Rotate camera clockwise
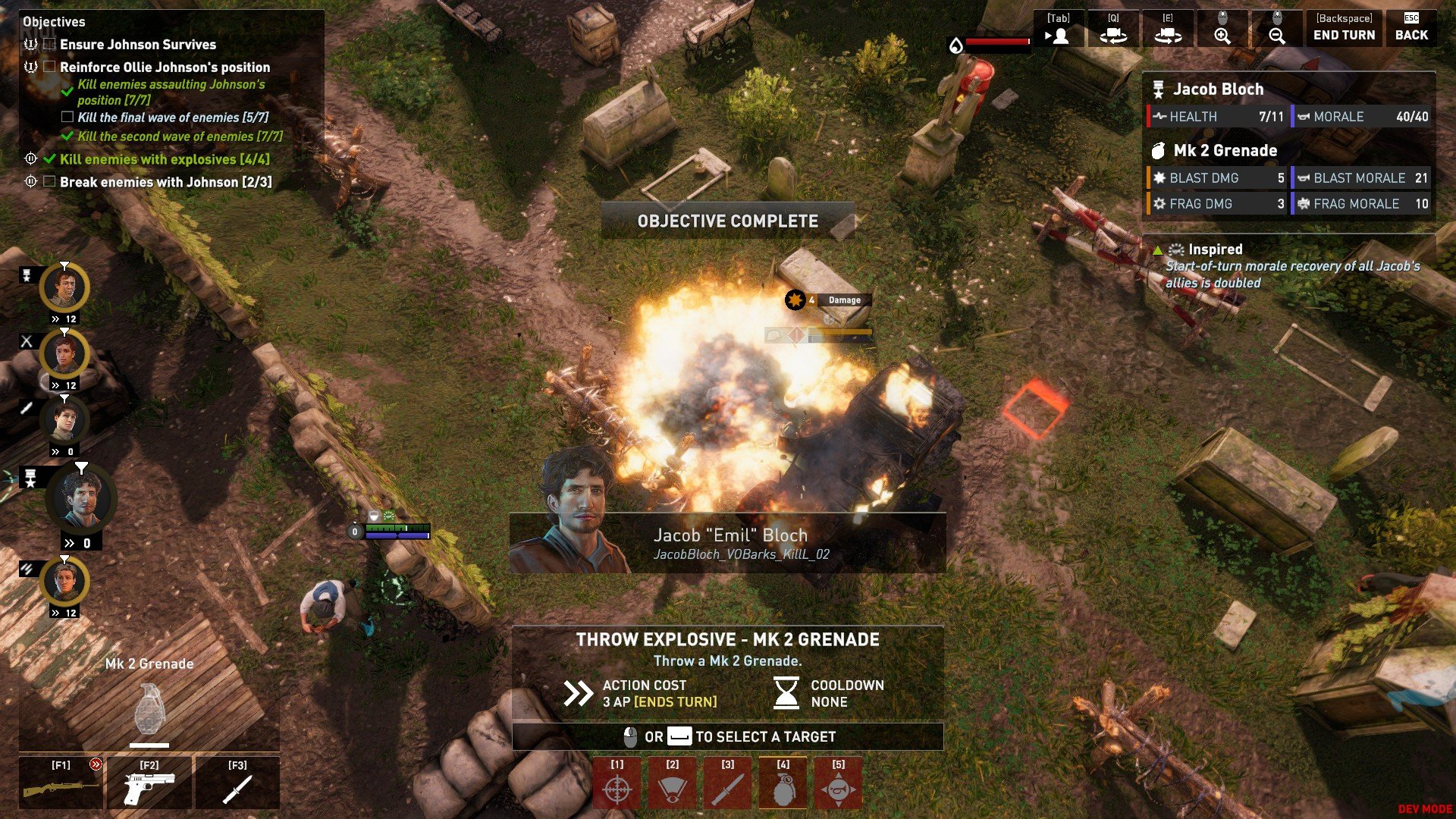Viewport: 1456px width, 819px height. coord(1168,29)
